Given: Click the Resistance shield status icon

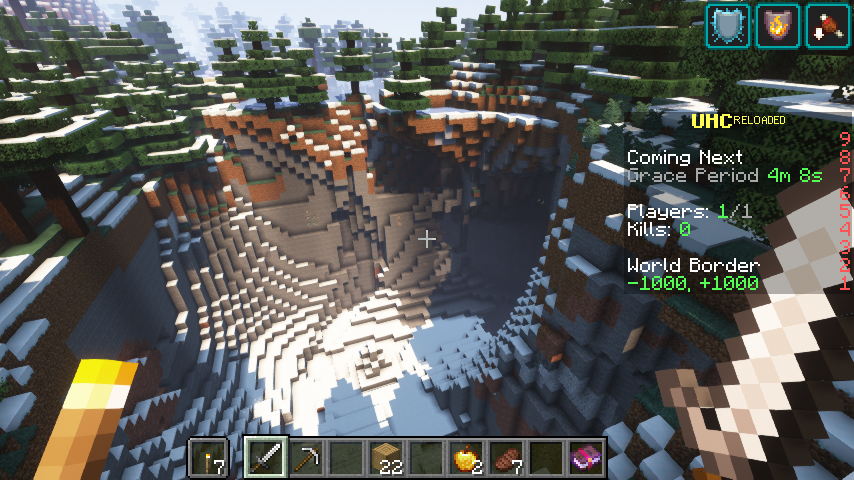Looking at the screenshot, I should coord(727,25).
